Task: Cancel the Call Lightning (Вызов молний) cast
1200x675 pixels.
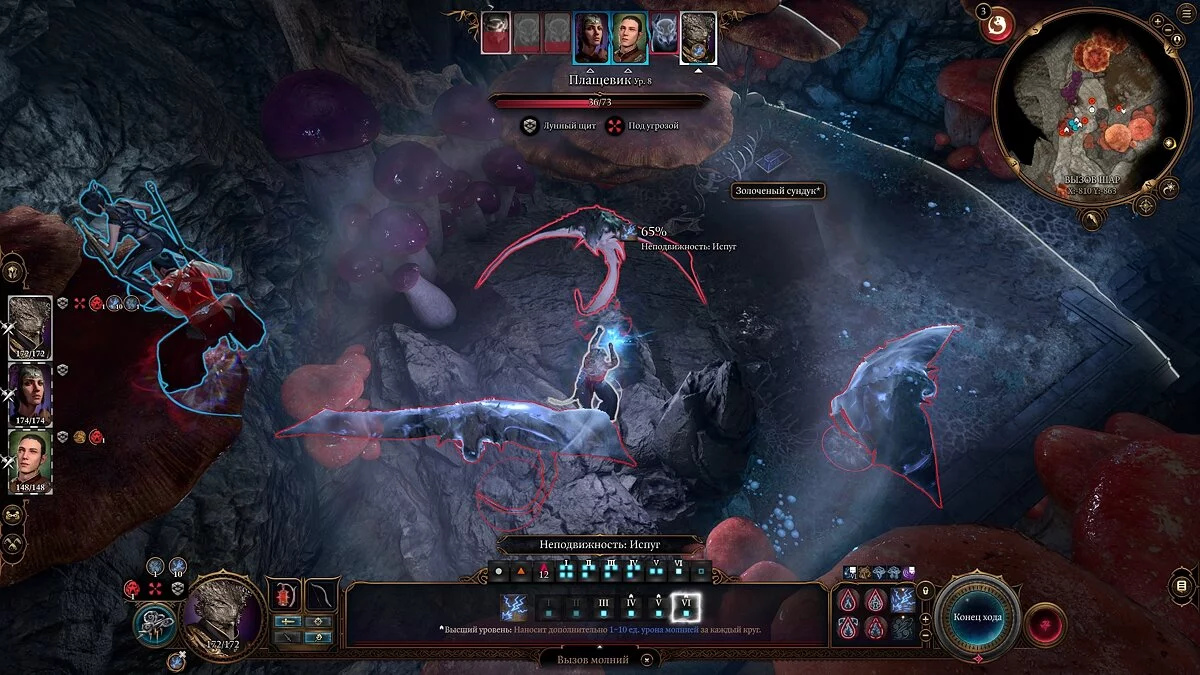Action: coord(649,660)
